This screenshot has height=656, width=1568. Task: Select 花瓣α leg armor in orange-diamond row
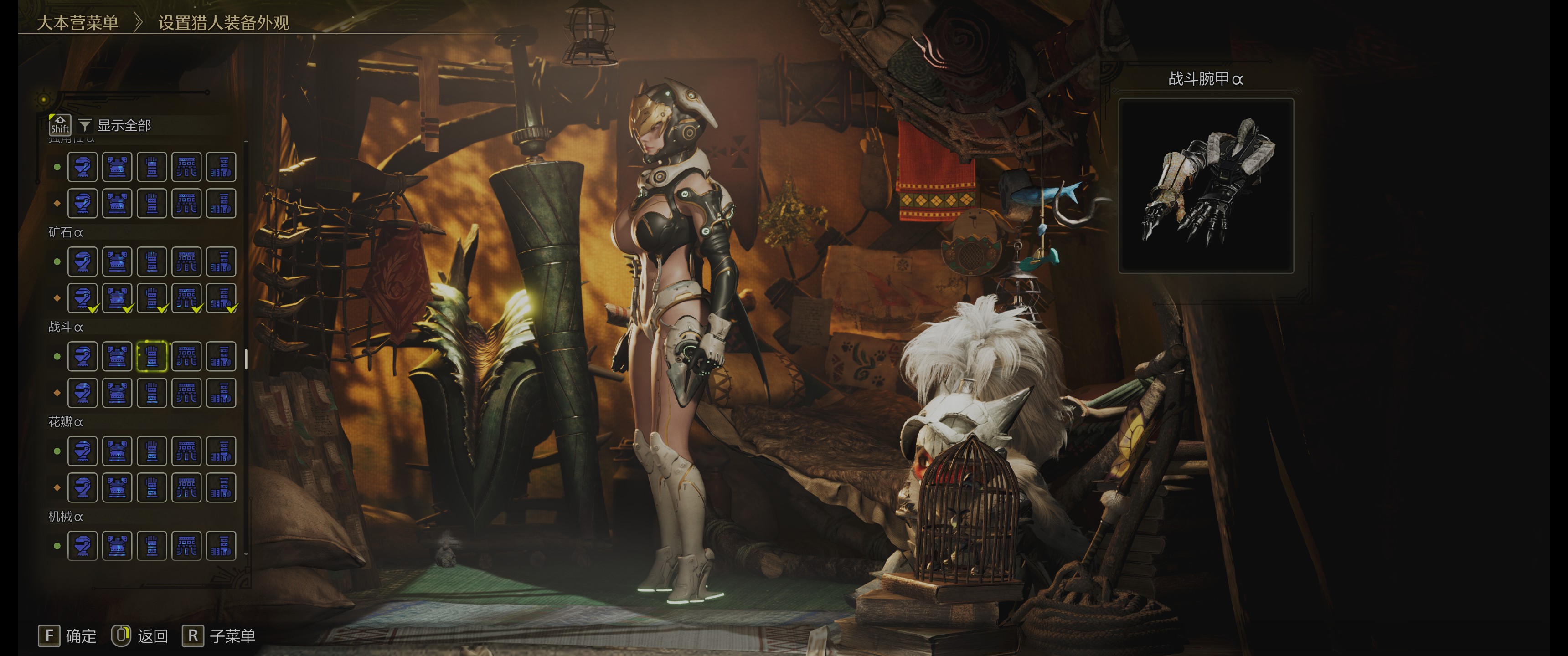(221, 487)
